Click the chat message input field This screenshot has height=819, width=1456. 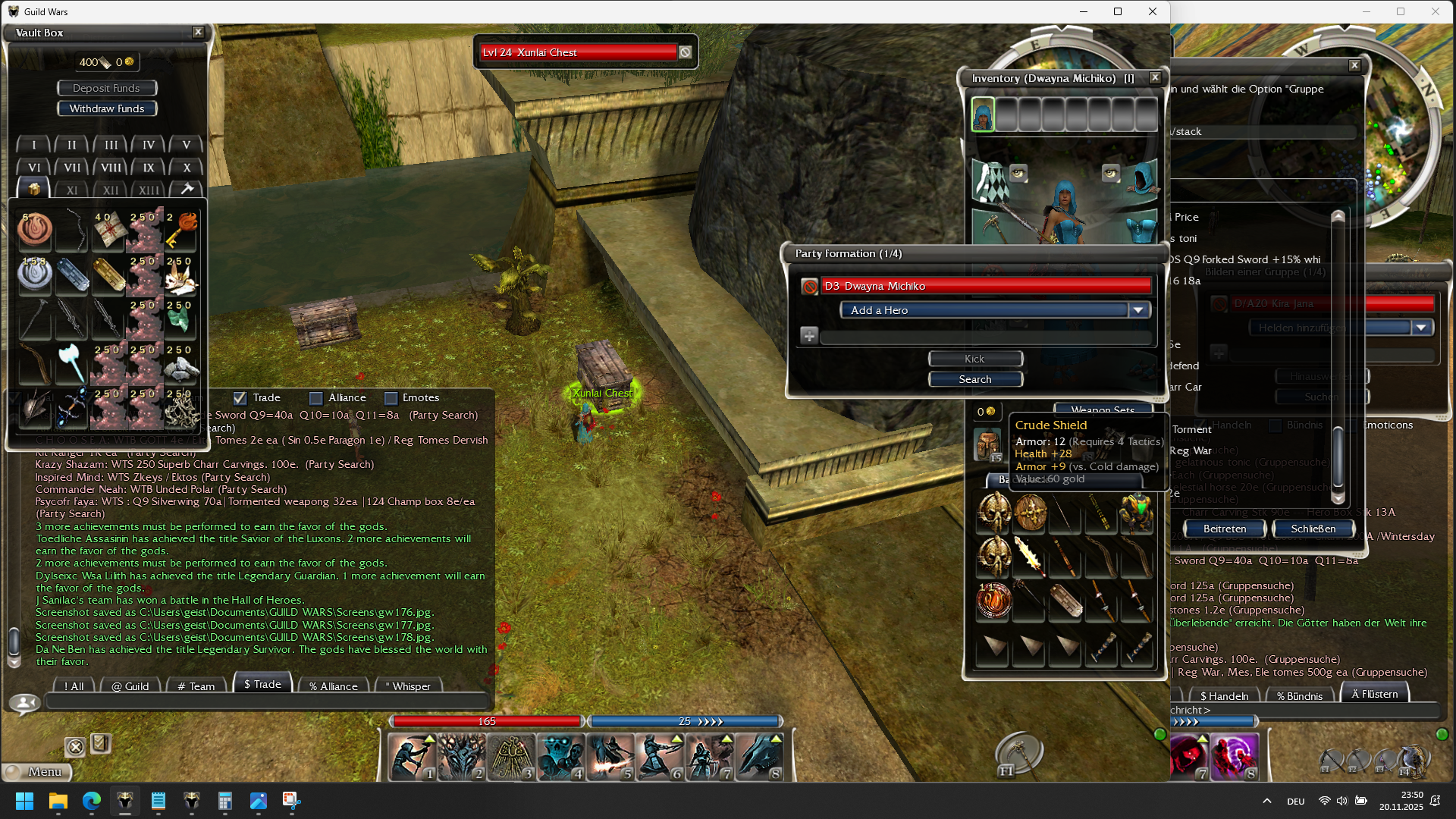pyautogui.click(x=265, y=702)
